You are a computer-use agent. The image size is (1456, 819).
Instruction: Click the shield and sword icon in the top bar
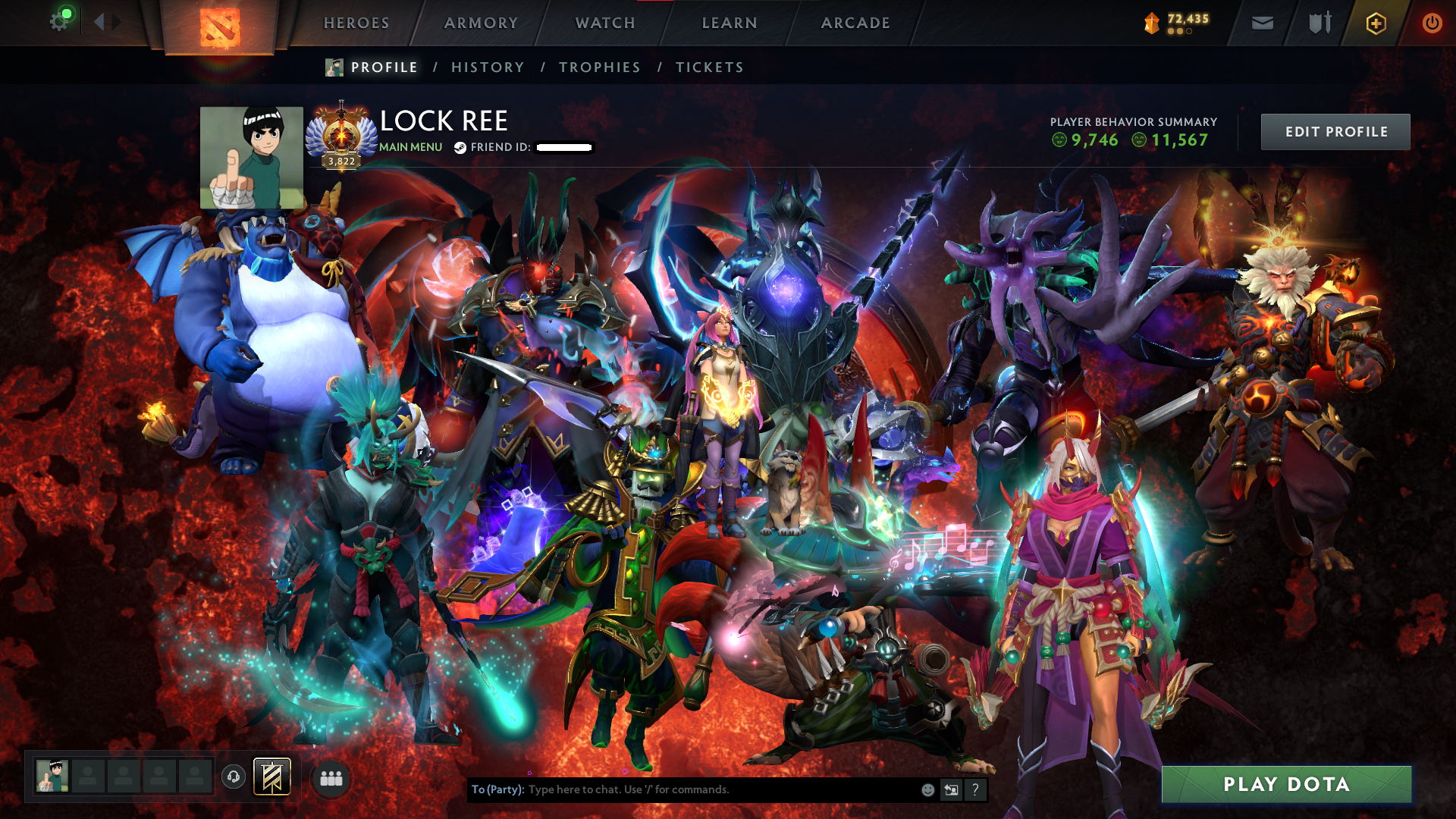(1318, 23)
